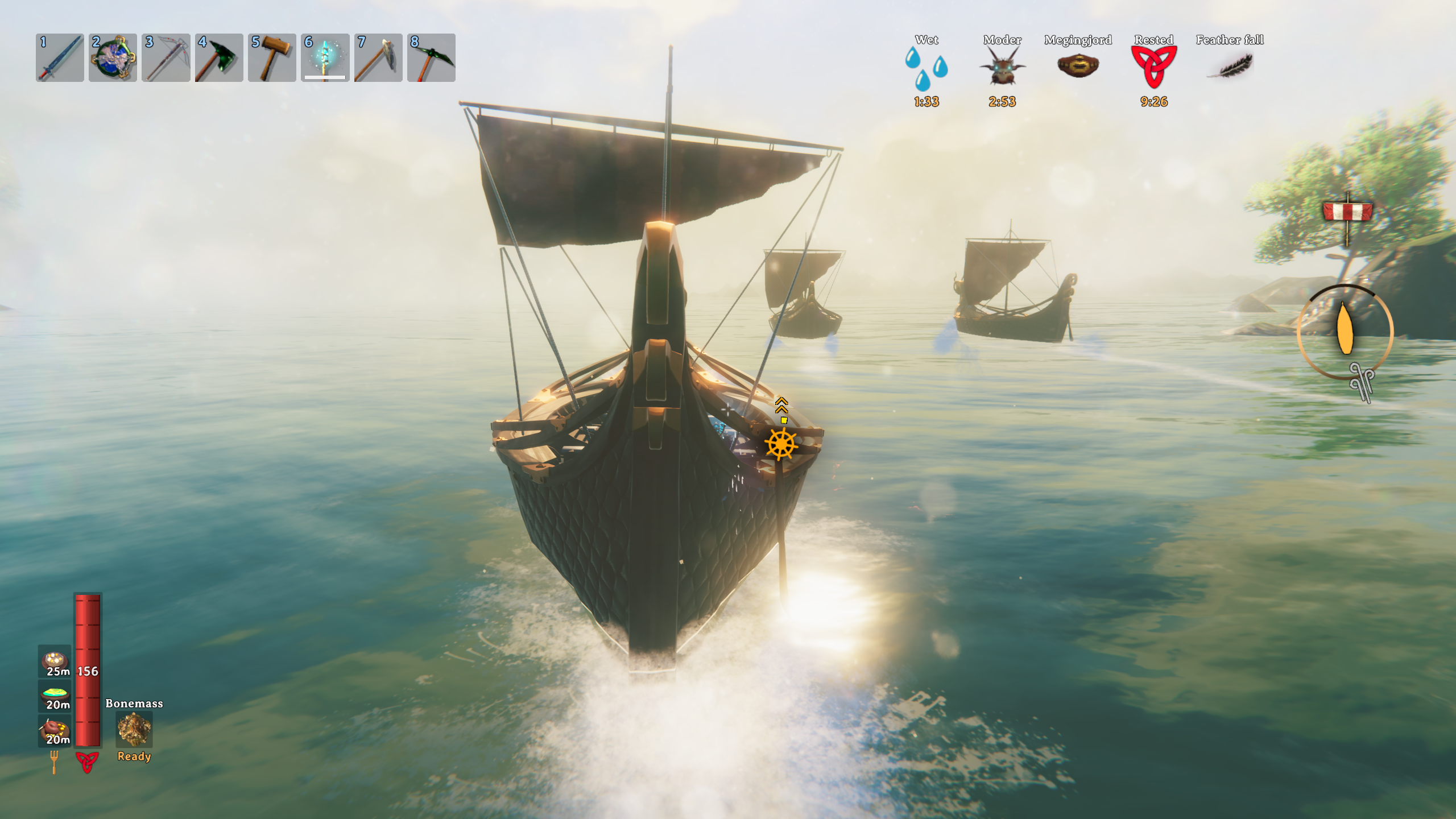Inspect the Megingjord belt status icon
1456x819 pixels.
[1078, 66]
